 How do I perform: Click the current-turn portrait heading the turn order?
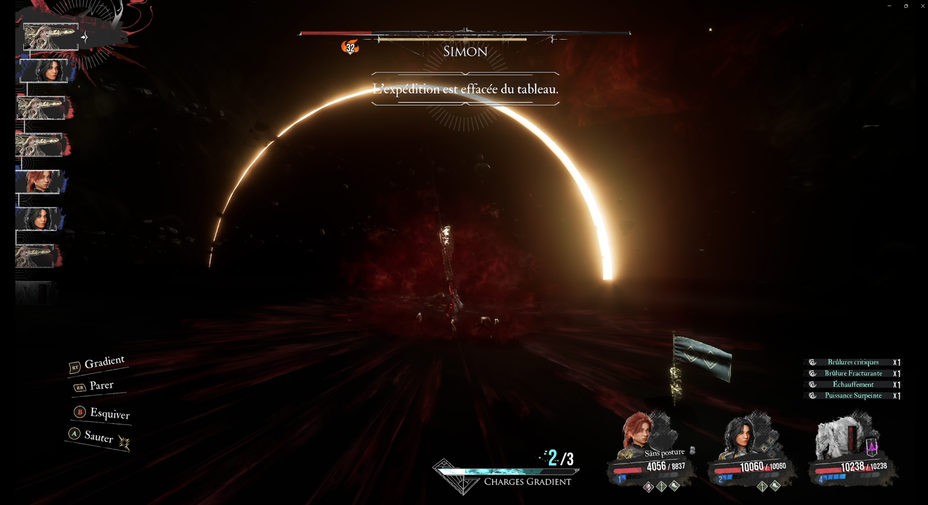50,37
